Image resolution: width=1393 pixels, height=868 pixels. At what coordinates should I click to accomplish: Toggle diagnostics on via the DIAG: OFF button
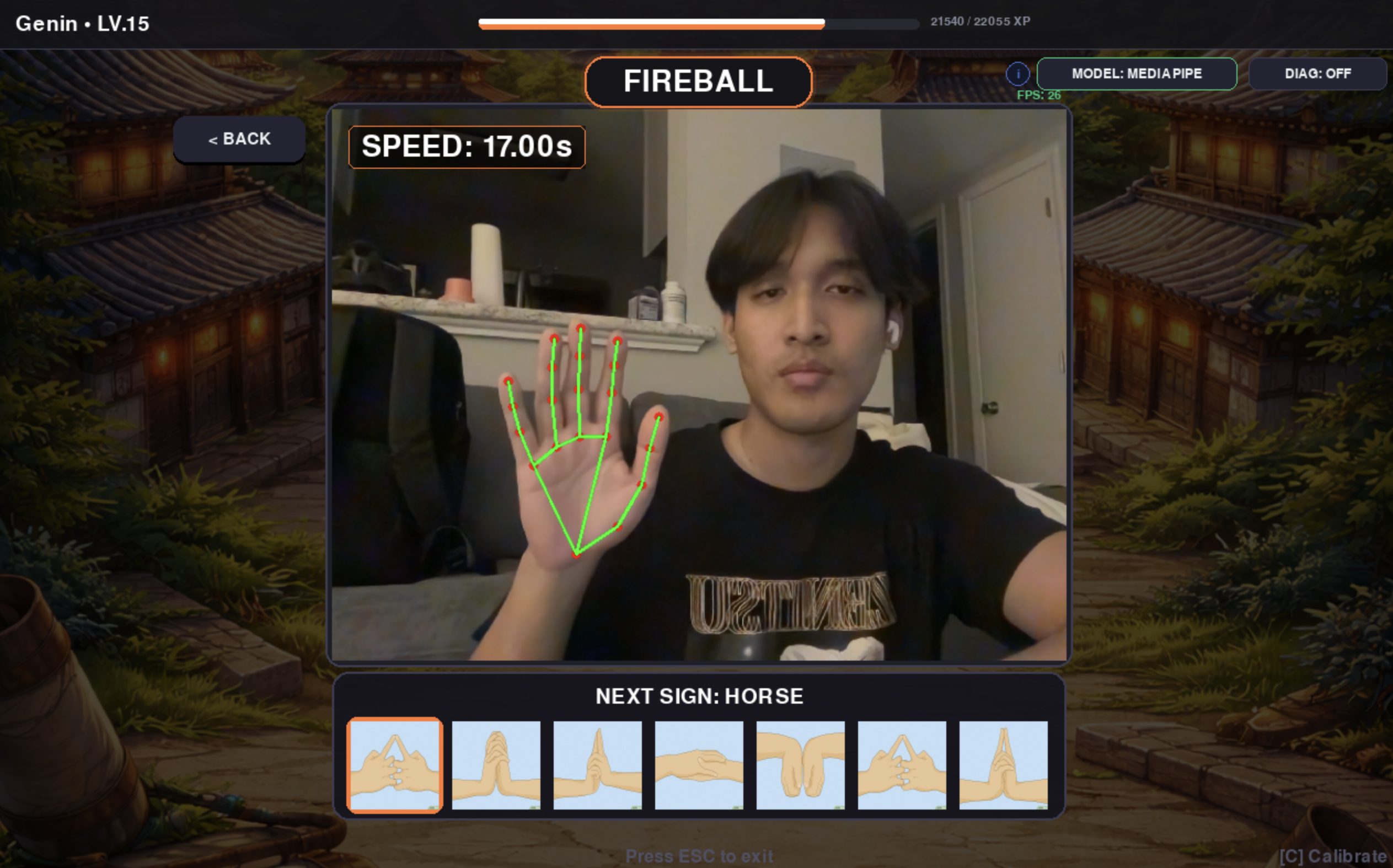coord(1318,73)
